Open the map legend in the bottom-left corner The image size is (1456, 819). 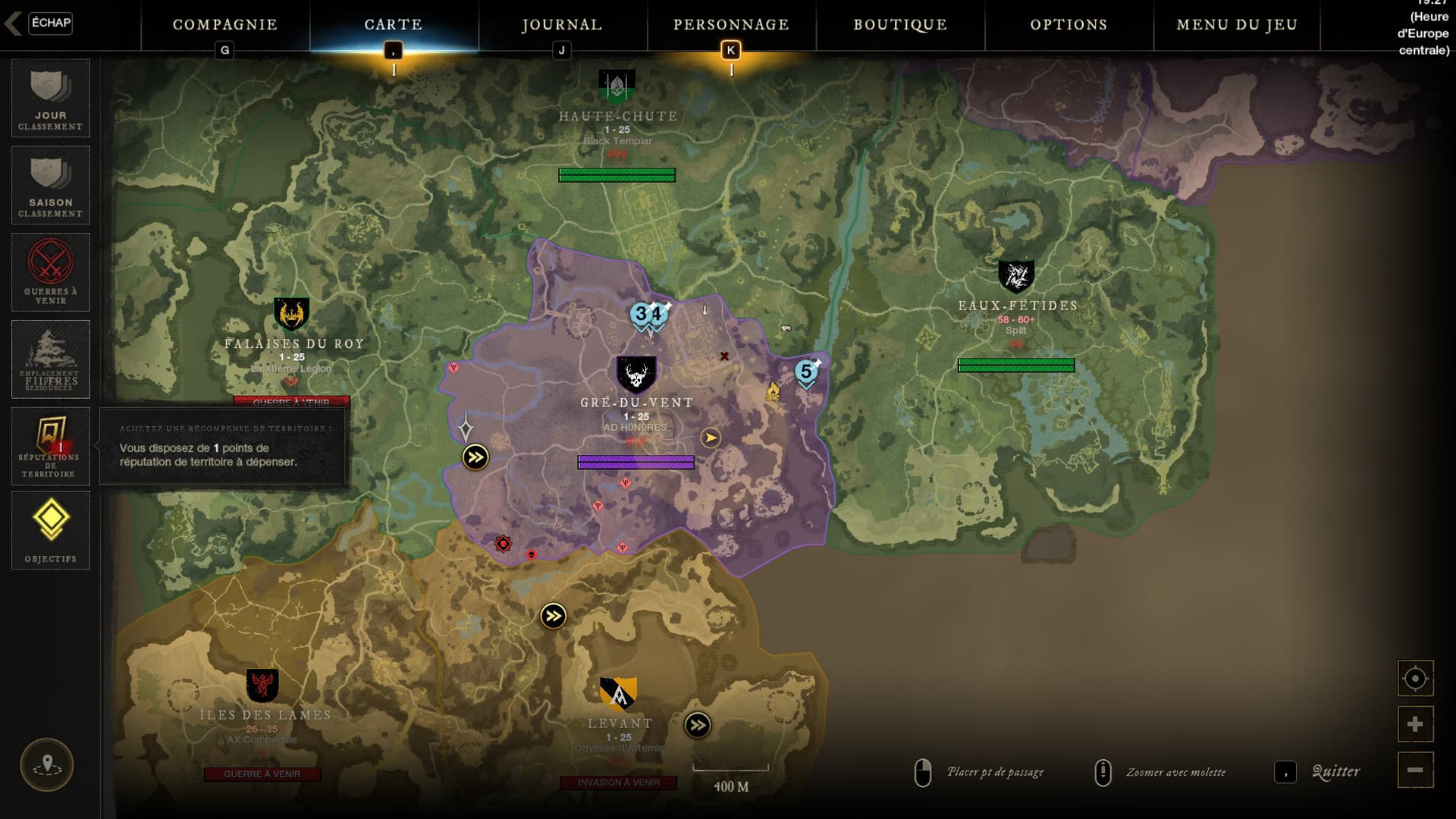coord(48,765)
